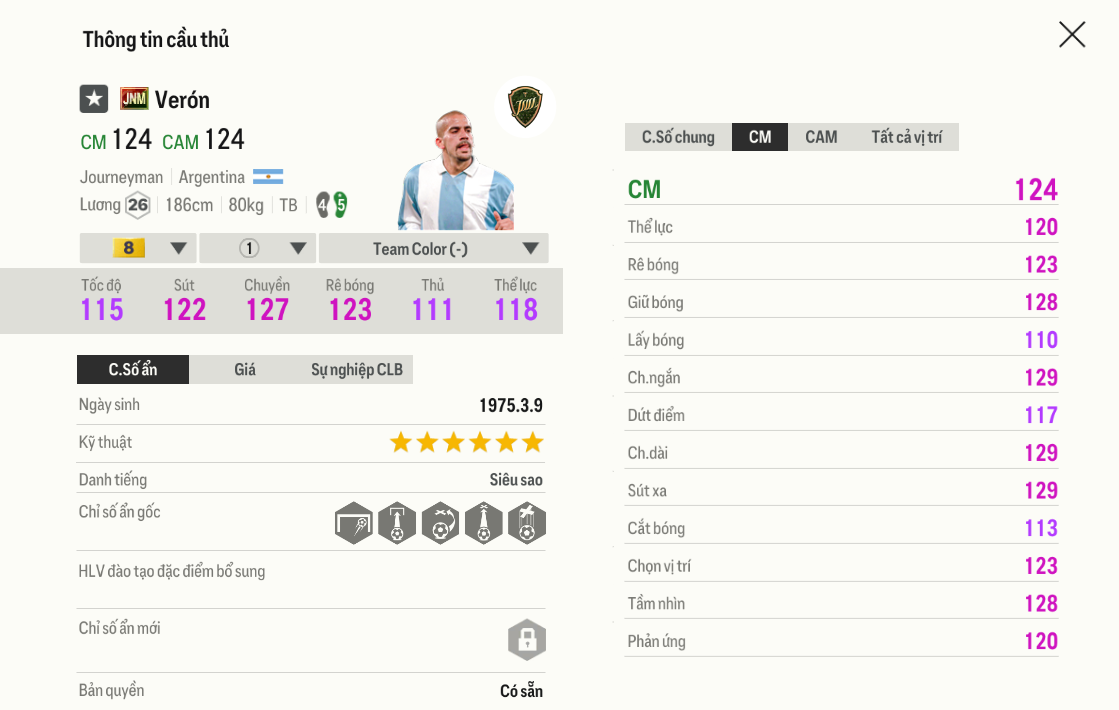The width and height of the screenshot is (1119, 710).
Task: Click the favorite star icon beside Verón
Action: click(x=94, y=99)
